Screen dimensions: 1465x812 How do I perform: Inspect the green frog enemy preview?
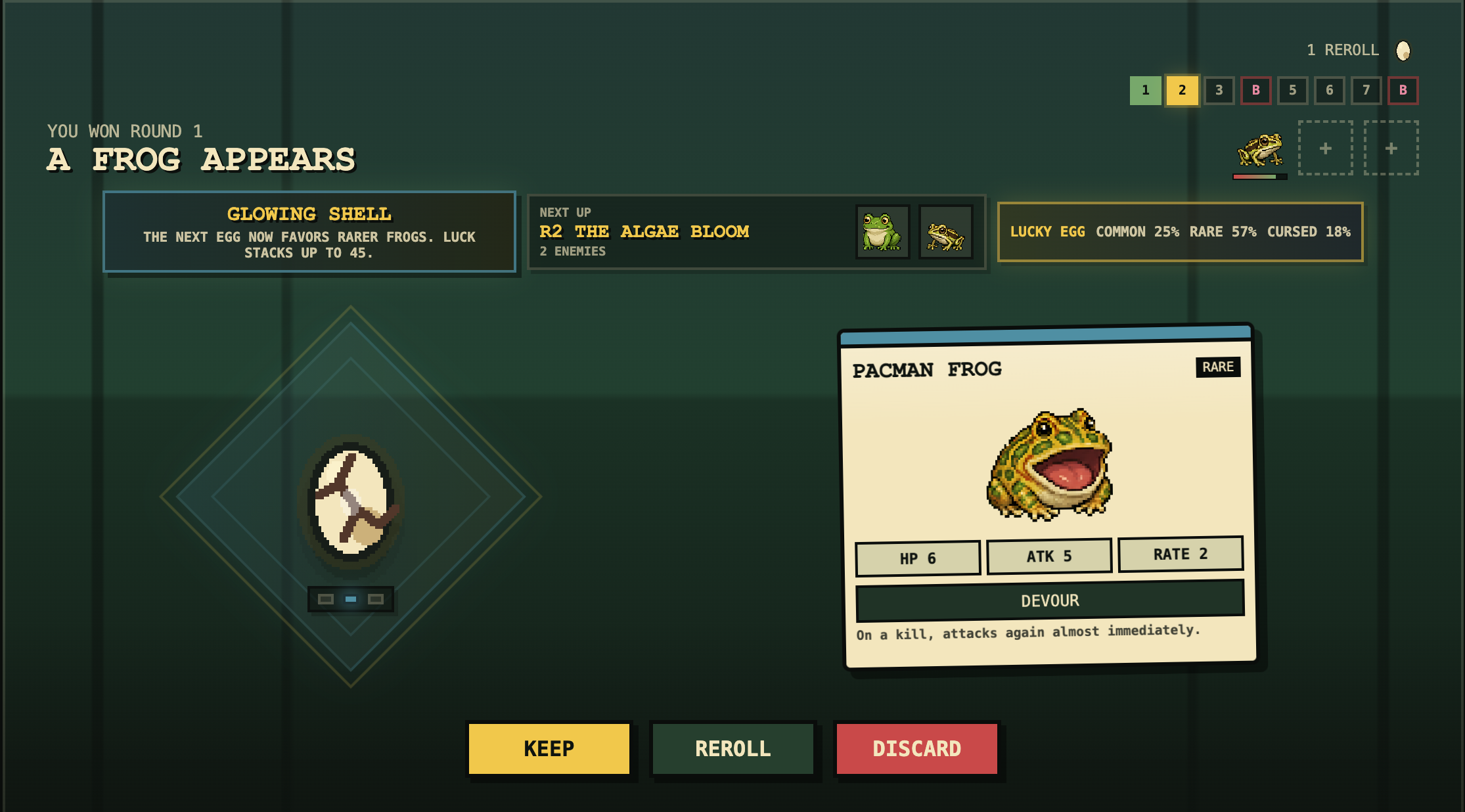(882, 232)
